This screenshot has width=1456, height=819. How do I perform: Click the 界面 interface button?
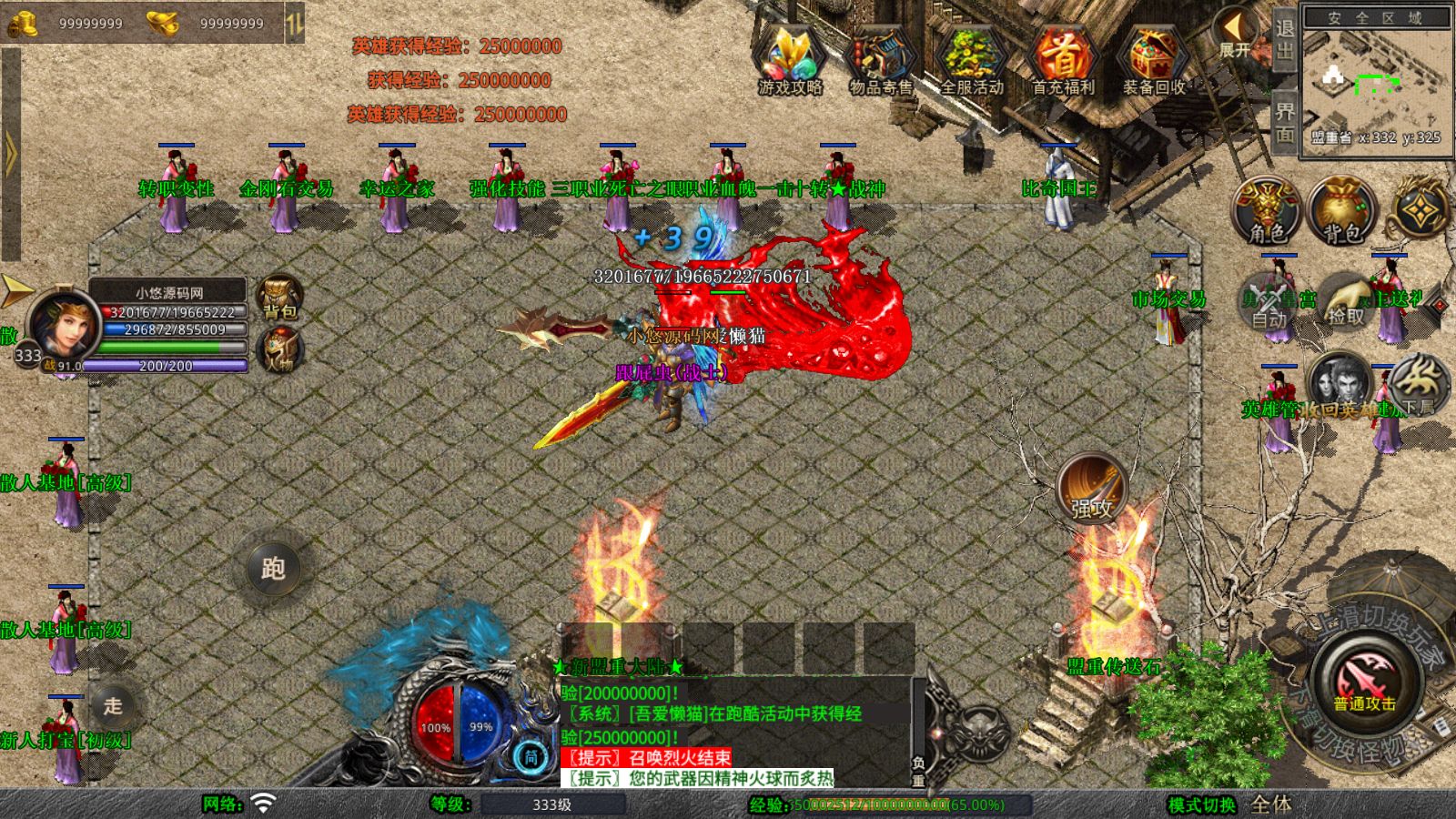(1284, 122)
